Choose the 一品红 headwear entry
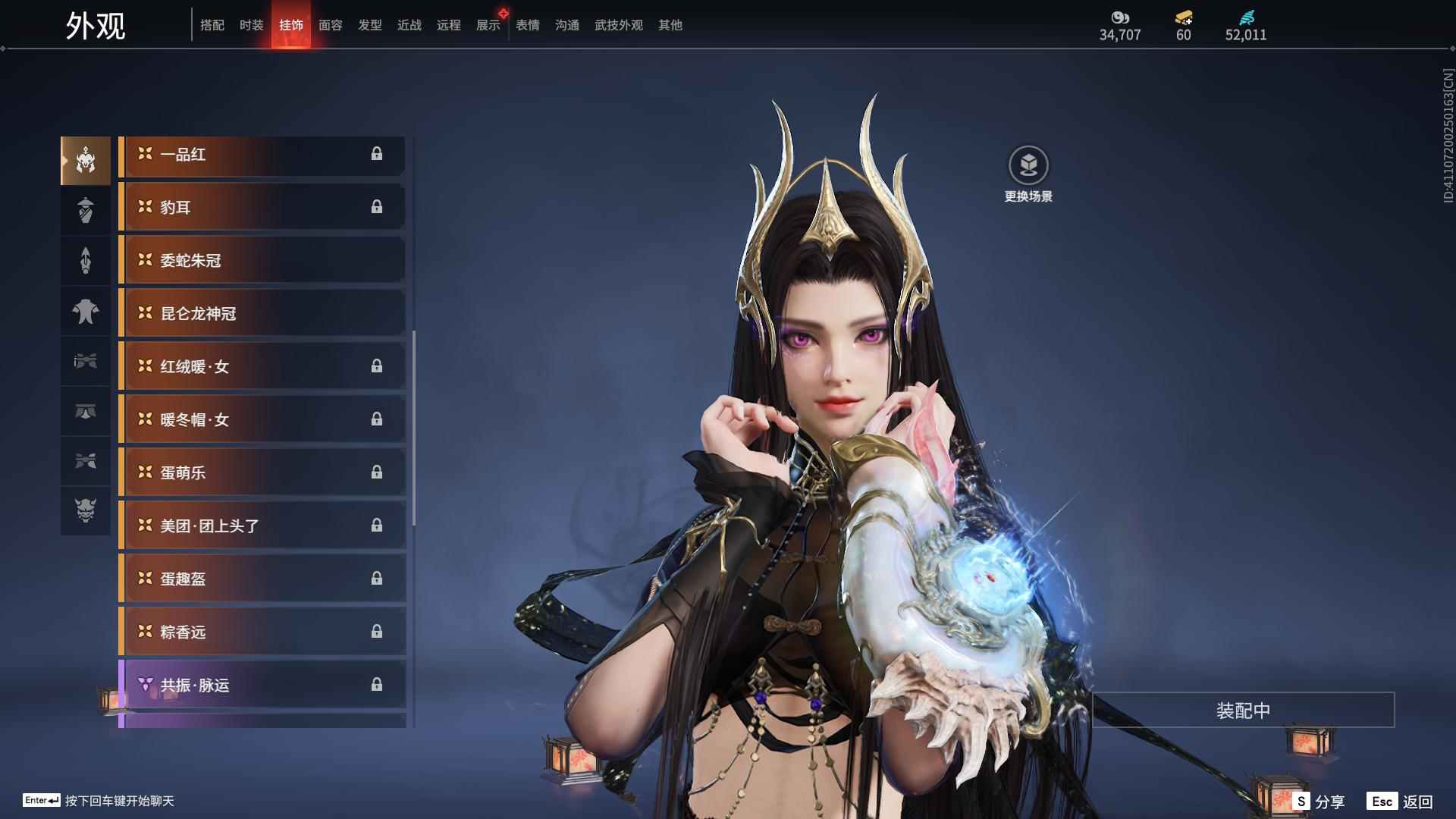Viewport: 1456px width, 819px height. pos(262,155)
